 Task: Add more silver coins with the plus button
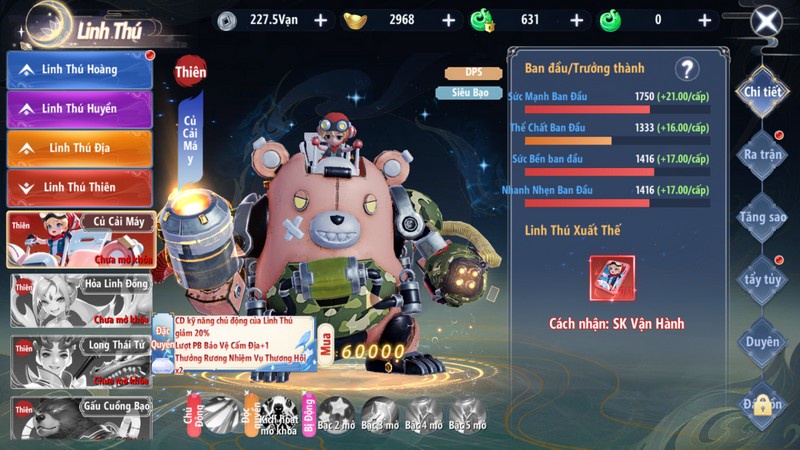coord(320,20)
